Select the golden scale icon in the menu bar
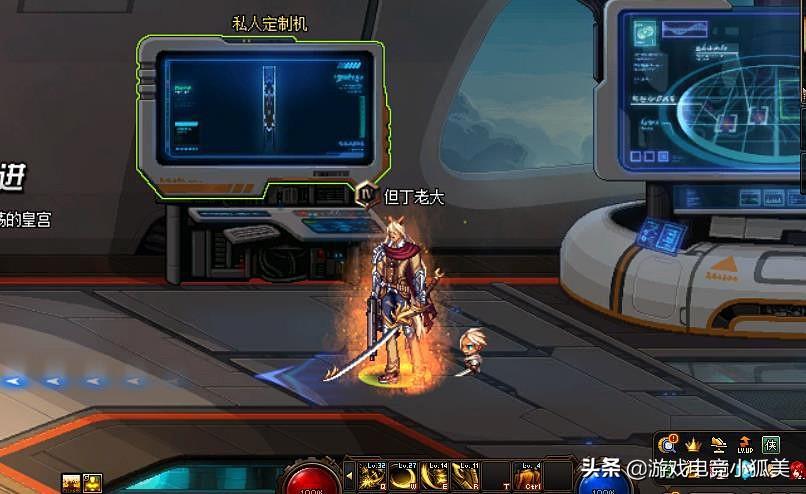Screen dimensions: 806x494 tap(718, 444)
